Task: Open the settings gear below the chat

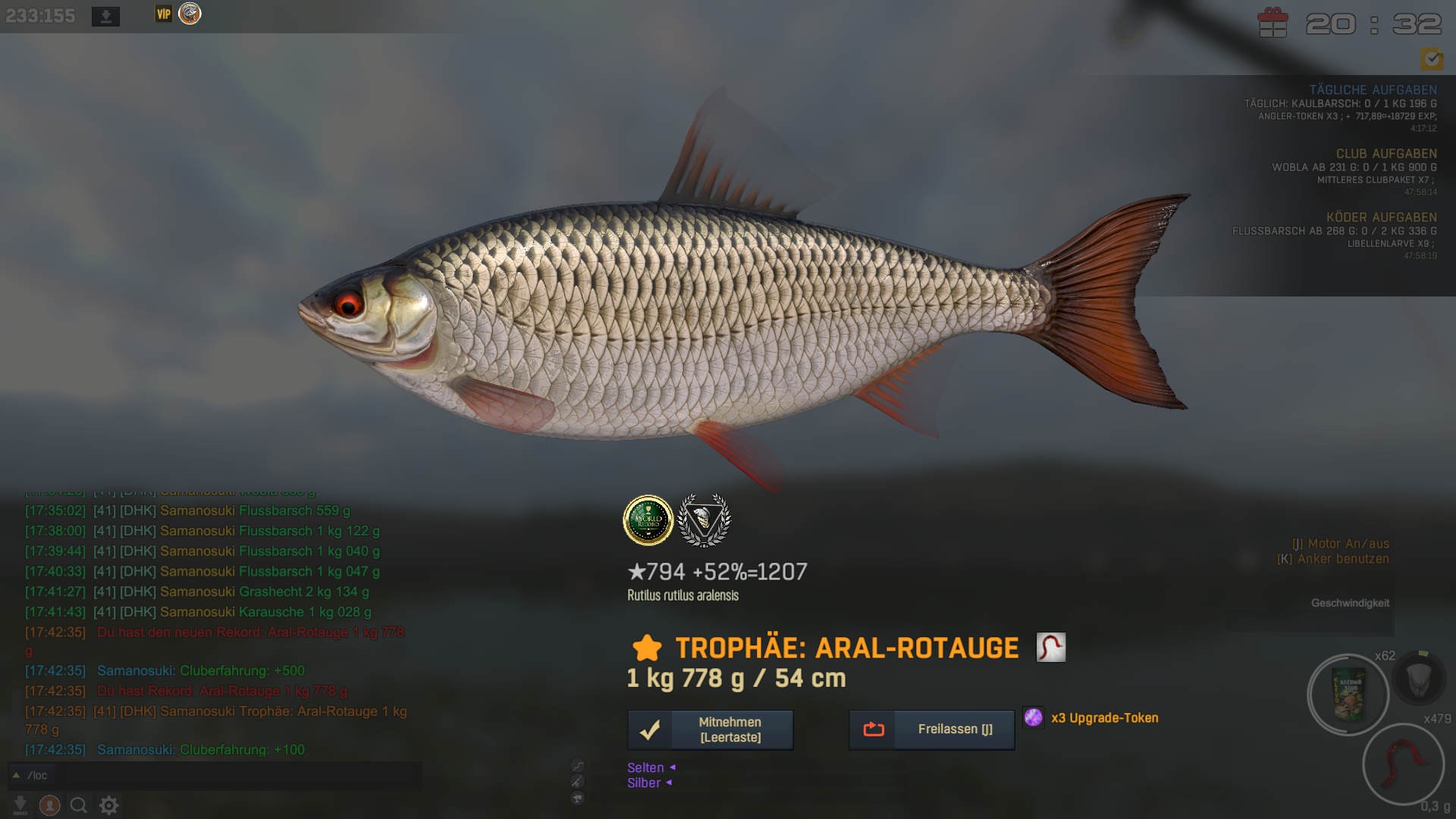Action: click(109, 805)
